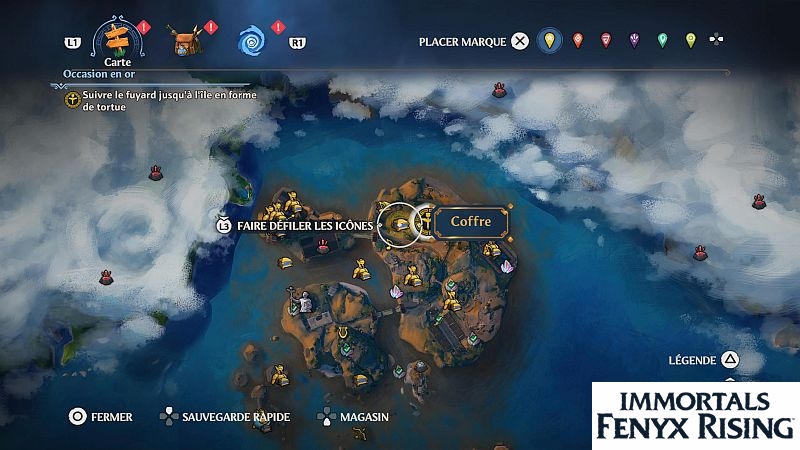Click the golden lyre map icon
The height and width of the screenshot is (450, 800).
tap(343, 333)
